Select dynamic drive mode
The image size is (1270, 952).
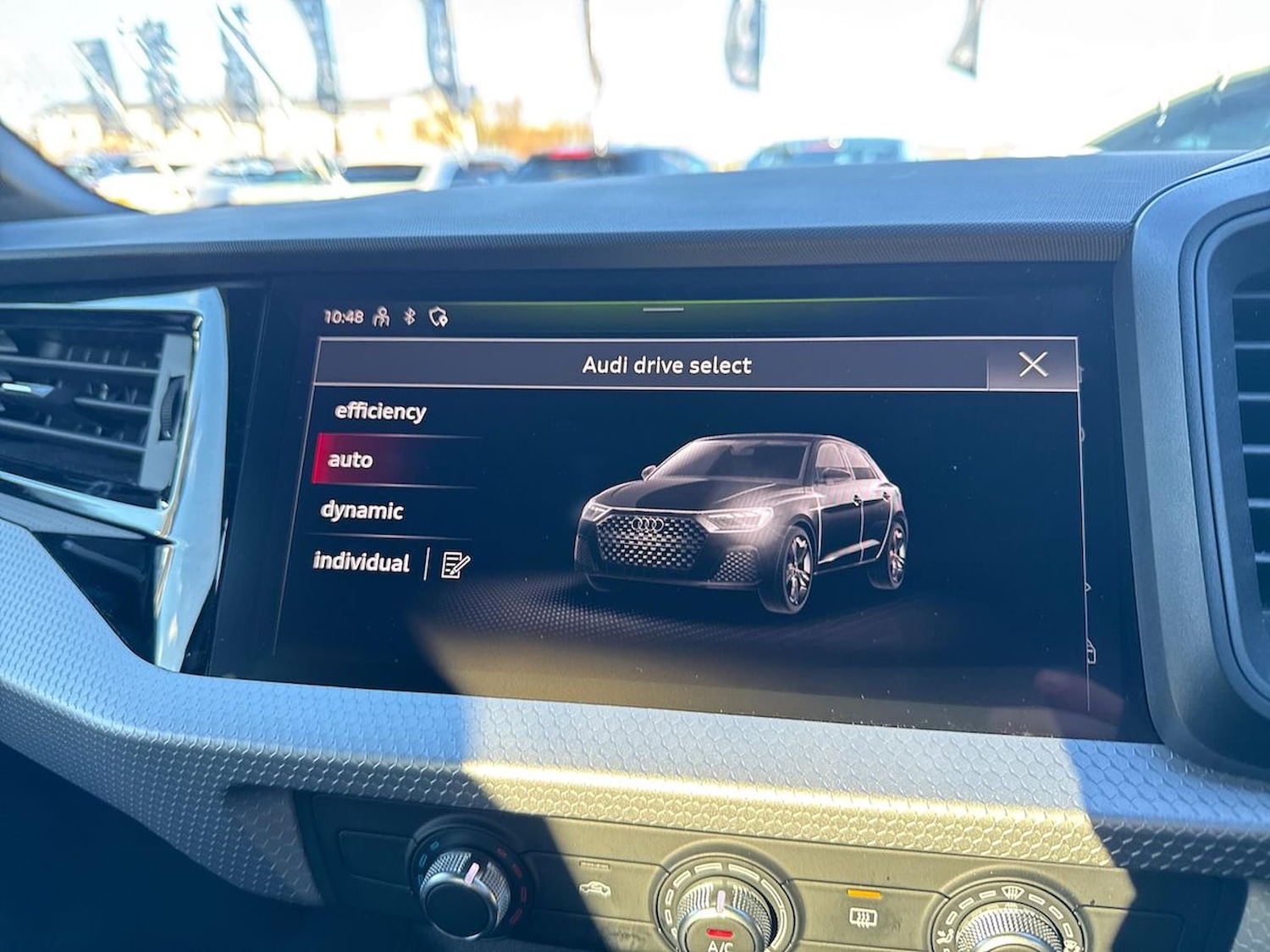point(362,509)
